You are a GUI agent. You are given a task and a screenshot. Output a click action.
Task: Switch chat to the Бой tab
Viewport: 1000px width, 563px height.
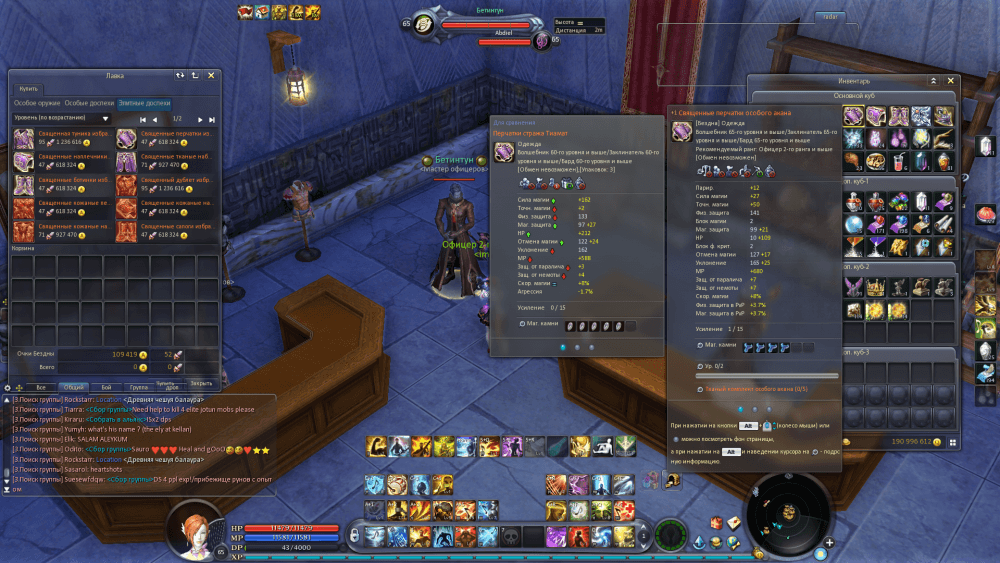106,386
